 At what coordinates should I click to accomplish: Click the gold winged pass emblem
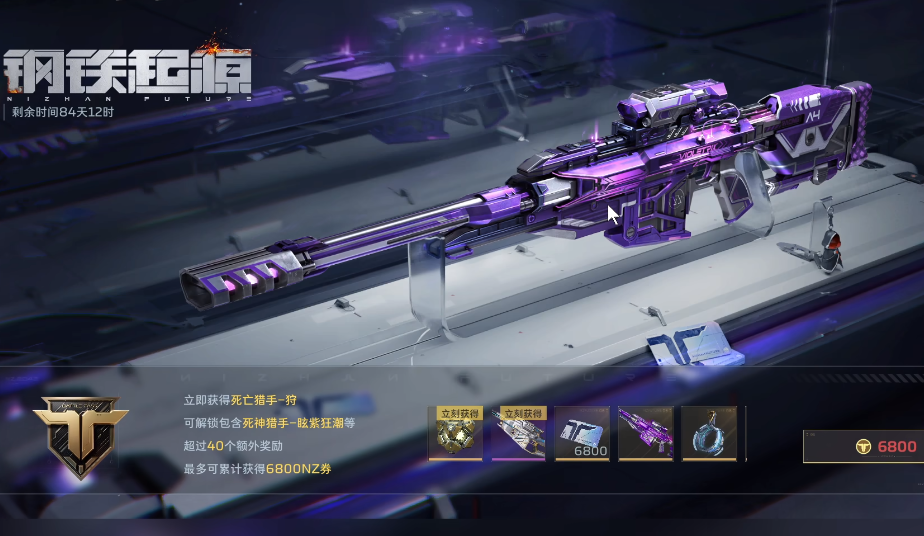click(80, 432)
